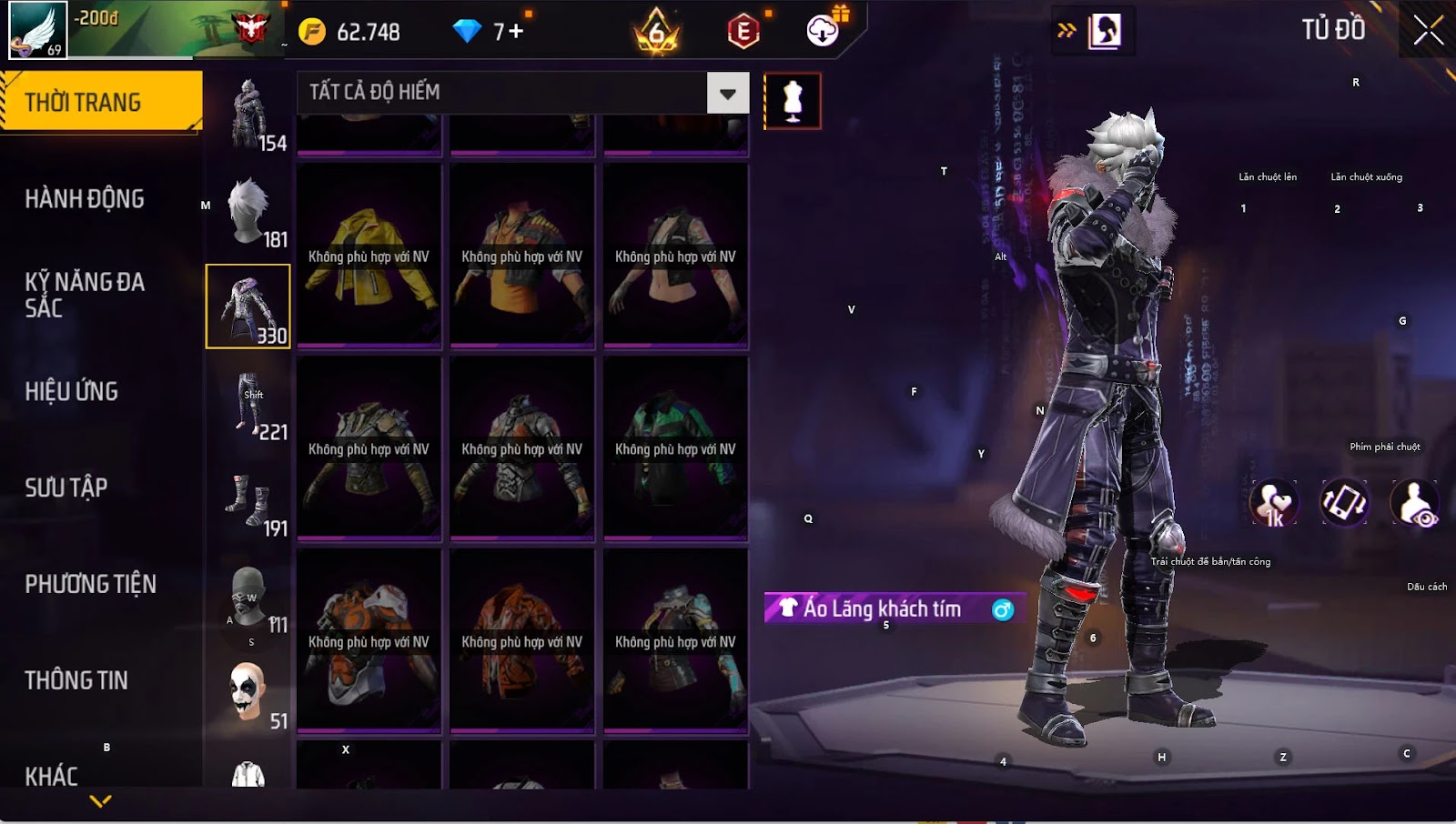This screenshot has height=824, width=1456.
Task: Switch to the pants category with 221 items
Action: [248, 405]
